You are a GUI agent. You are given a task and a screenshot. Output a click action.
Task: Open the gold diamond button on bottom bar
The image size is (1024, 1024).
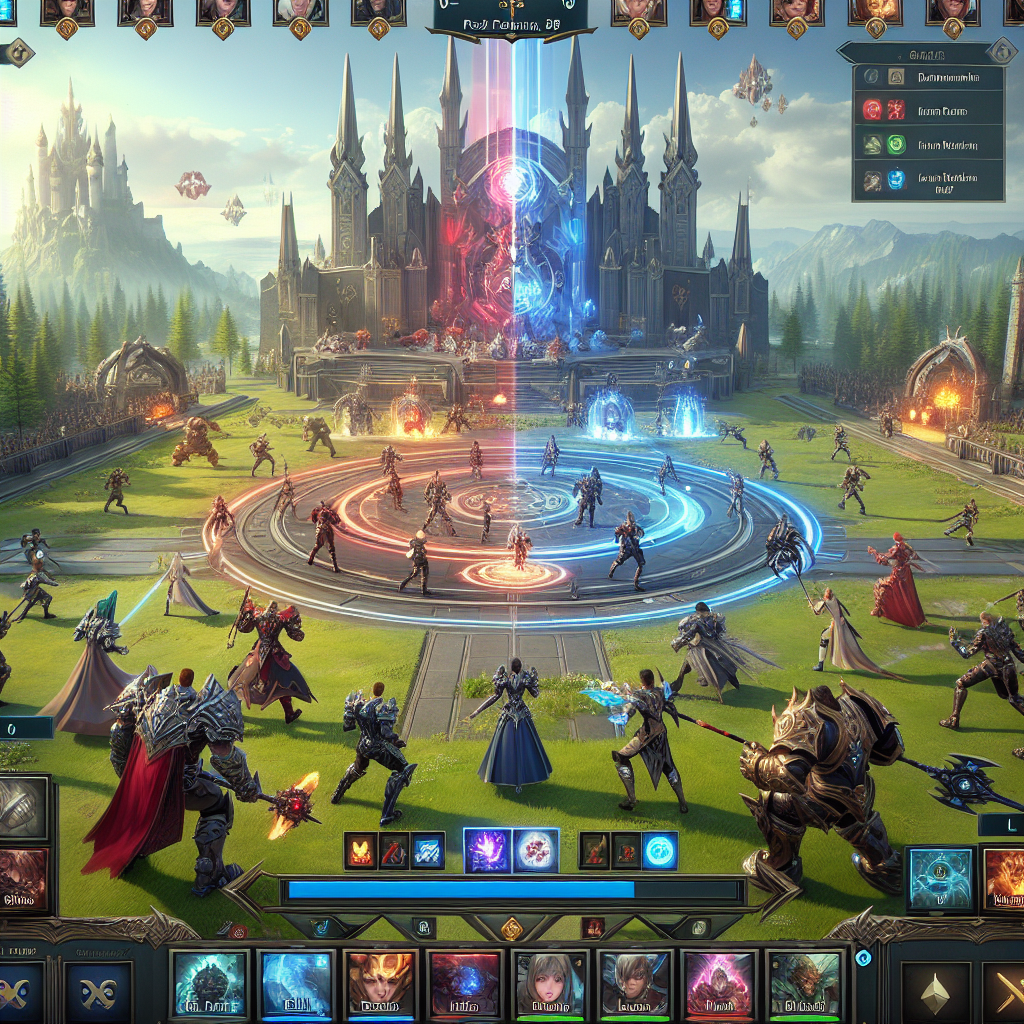512,929
